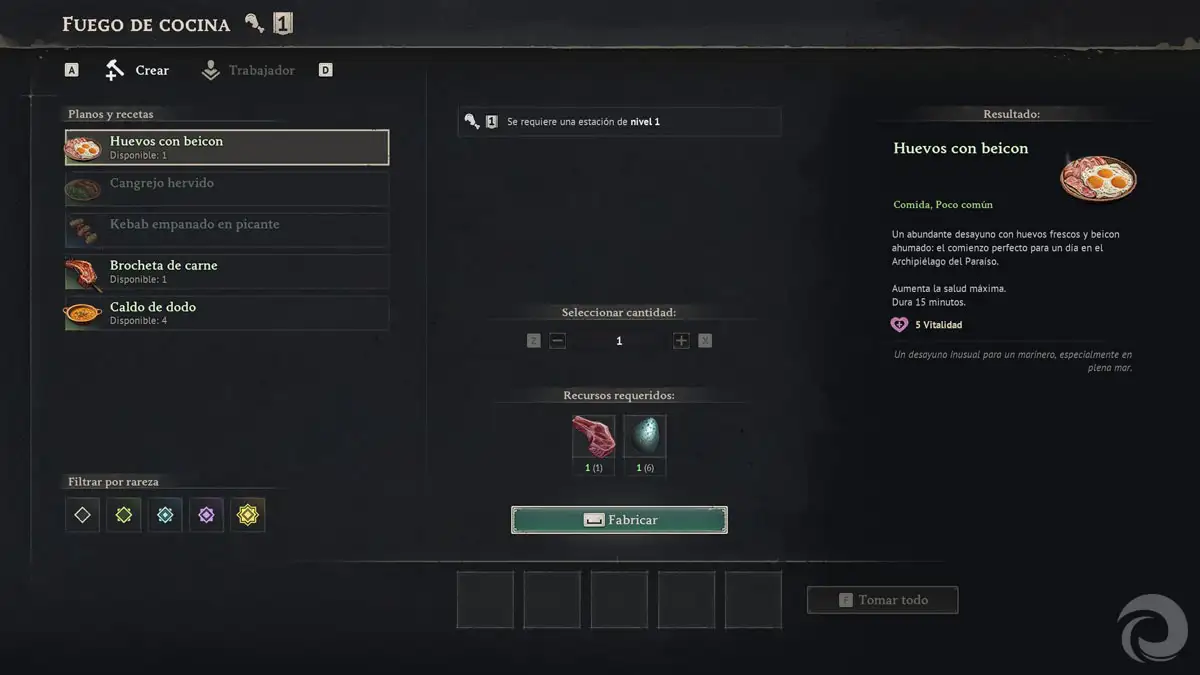Click the Fabricar button
Image resolution: width=1200 pixels, height=675 pixels.
[619, 520]
